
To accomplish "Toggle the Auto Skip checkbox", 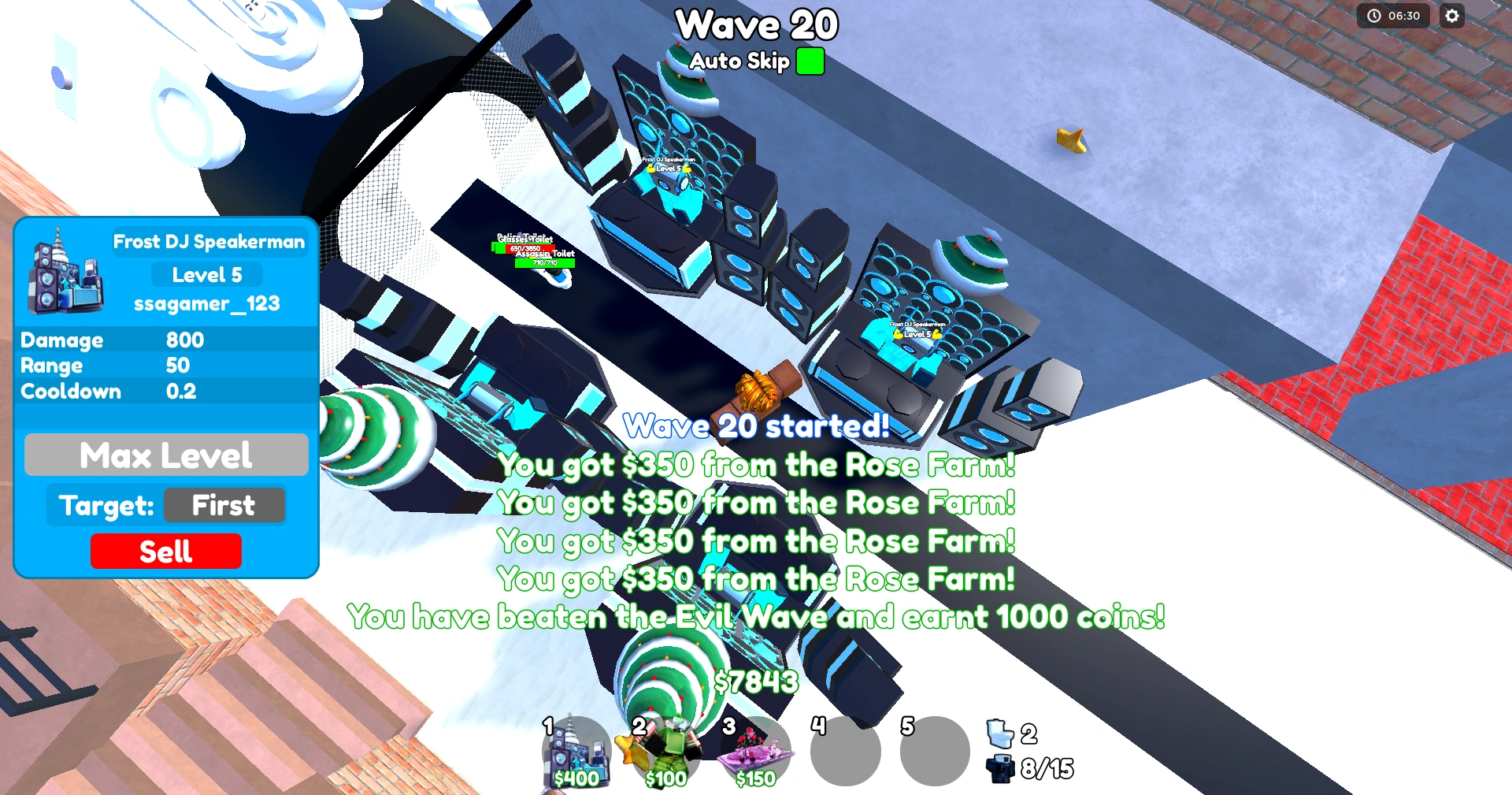I will [x=810, y=61].
